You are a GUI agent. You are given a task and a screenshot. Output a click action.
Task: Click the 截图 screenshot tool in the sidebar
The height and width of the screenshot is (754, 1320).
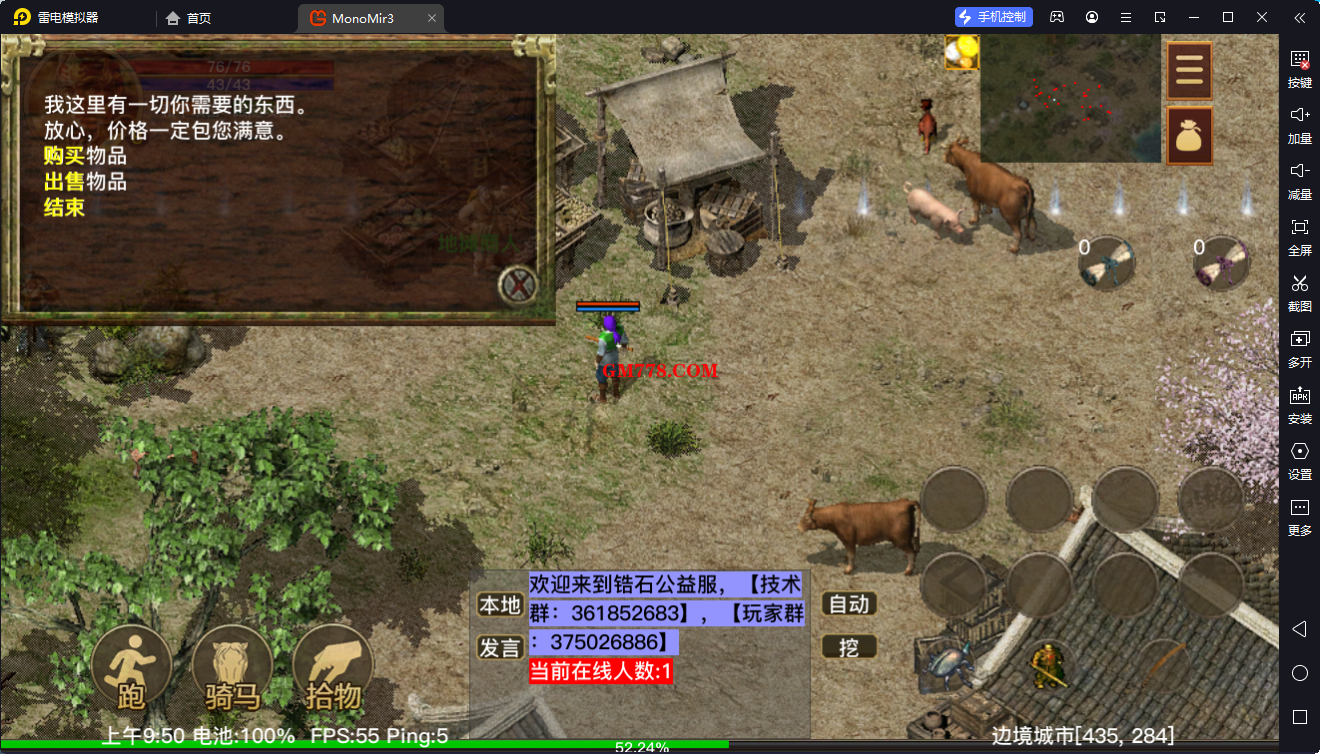tap(1299, 292)
